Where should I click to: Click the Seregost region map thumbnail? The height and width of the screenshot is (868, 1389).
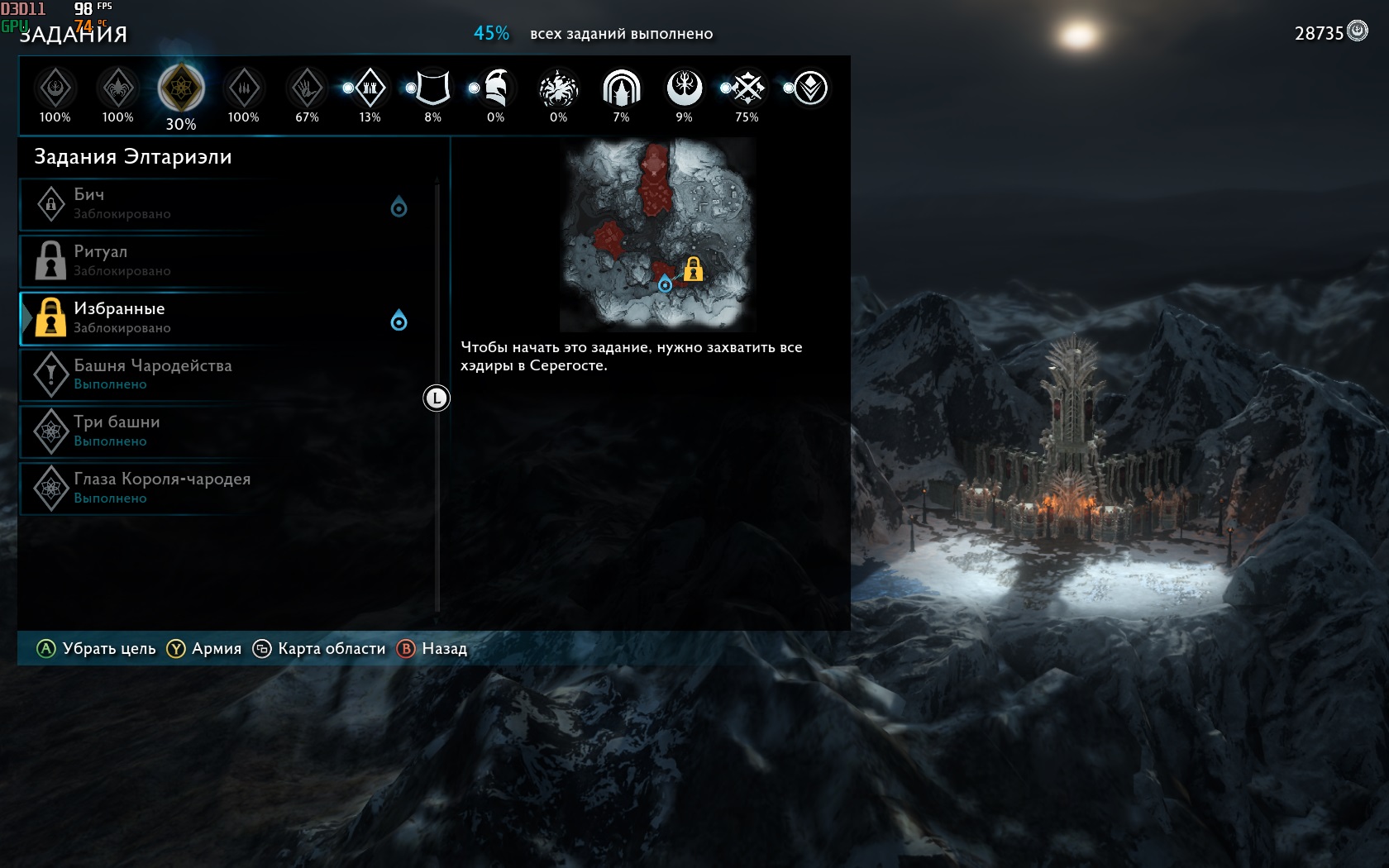657,235
